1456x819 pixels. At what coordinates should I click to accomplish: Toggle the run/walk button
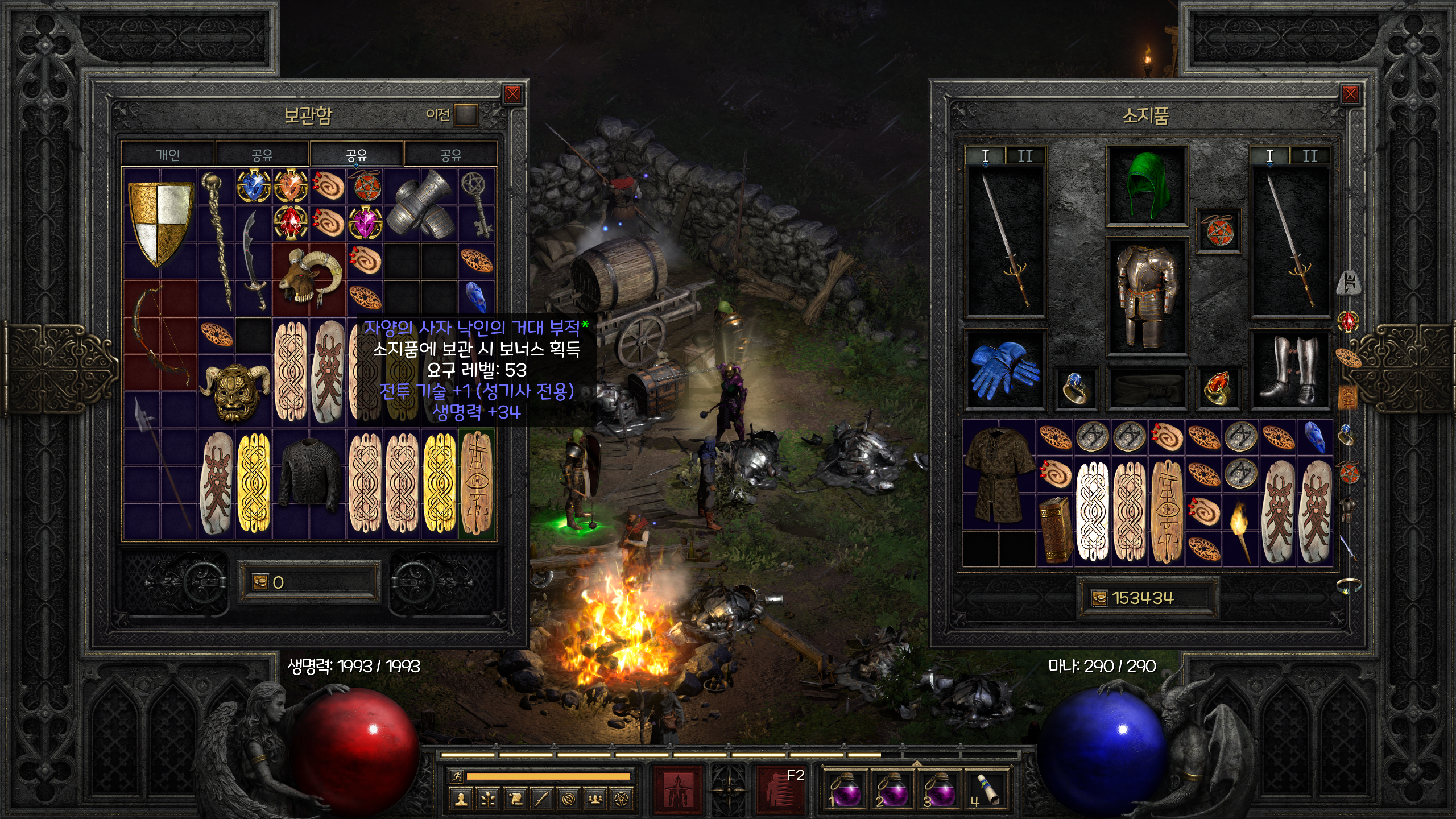point(457,776)
